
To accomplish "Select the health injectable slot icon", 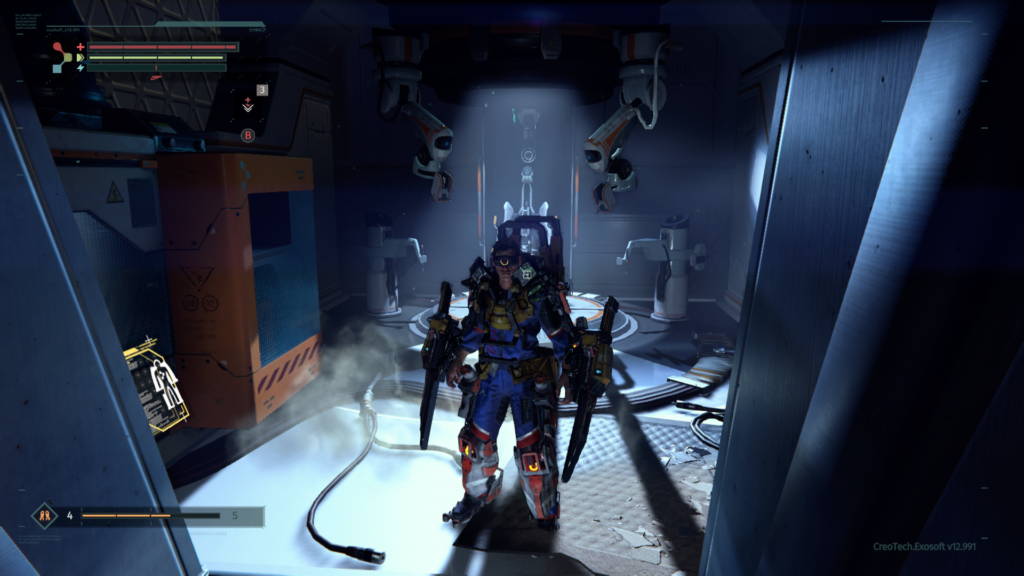I will tap(247, 103).
